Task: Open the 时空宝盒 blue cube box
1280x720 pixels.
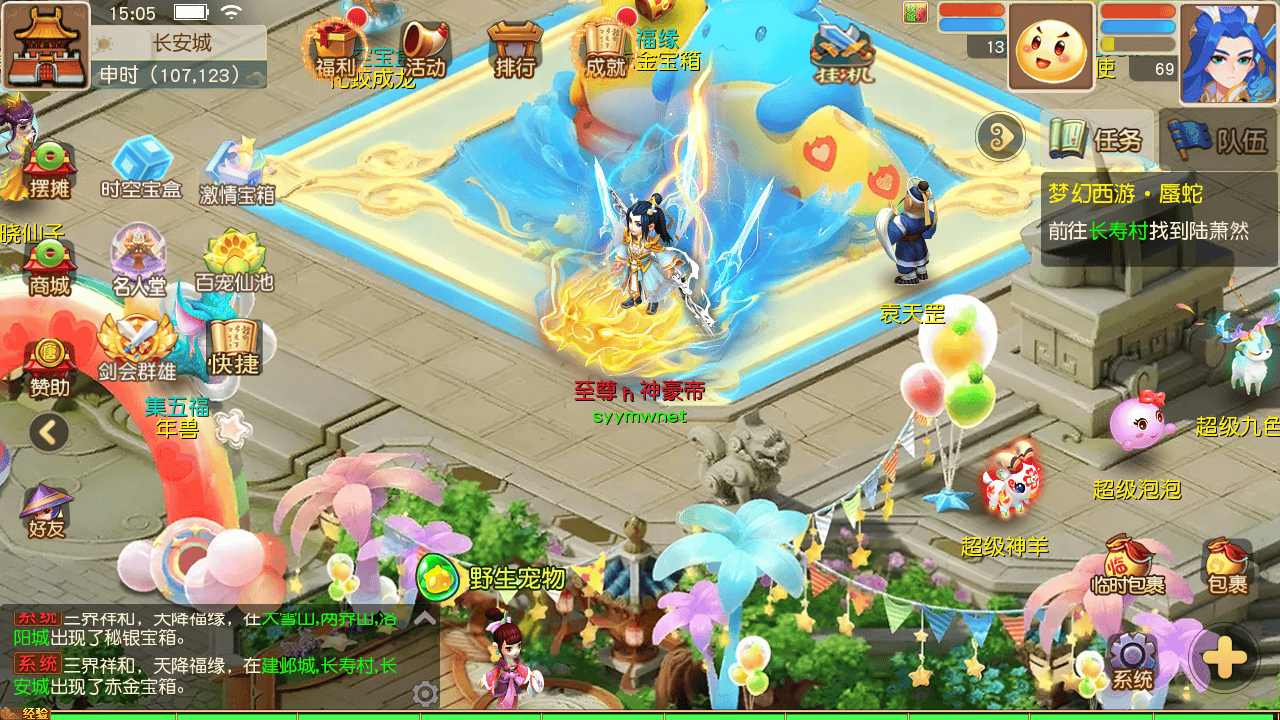Action: click(141, 167)
